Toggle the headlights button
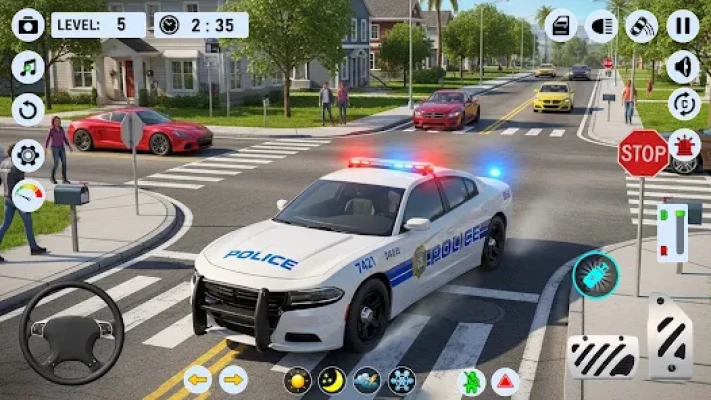The image size is (711, 400). [601, 25]
